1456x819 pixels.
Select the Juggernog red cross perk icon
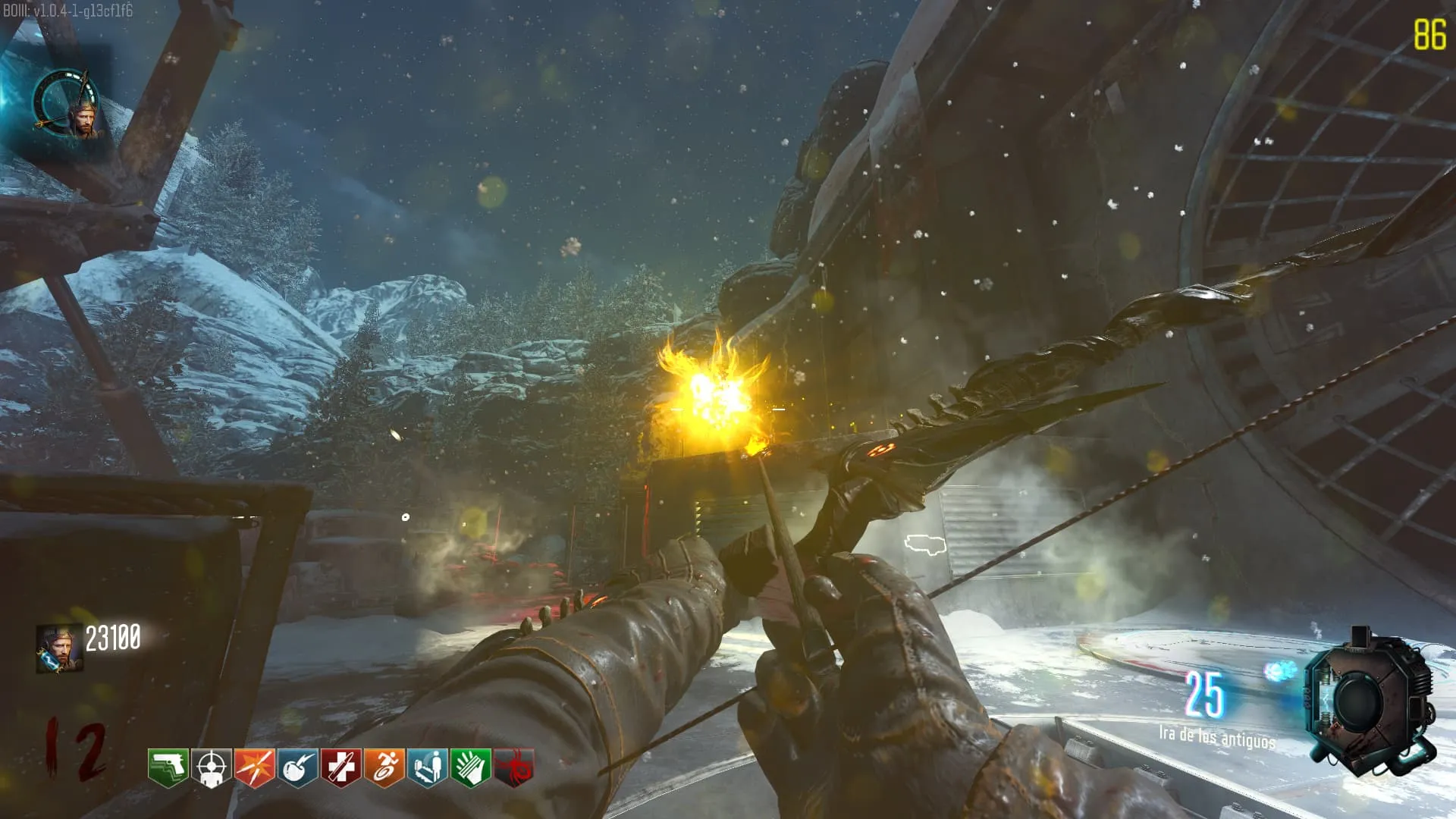click(x=340, y=767)
